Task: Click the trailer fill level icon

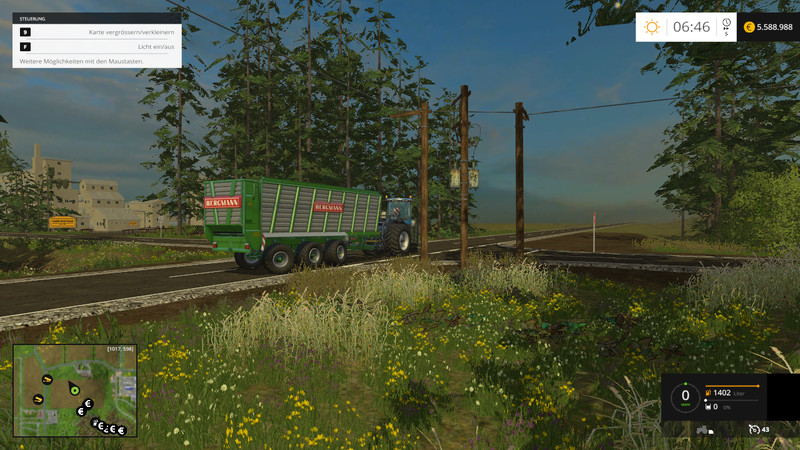Action: [x=710, y=407]
